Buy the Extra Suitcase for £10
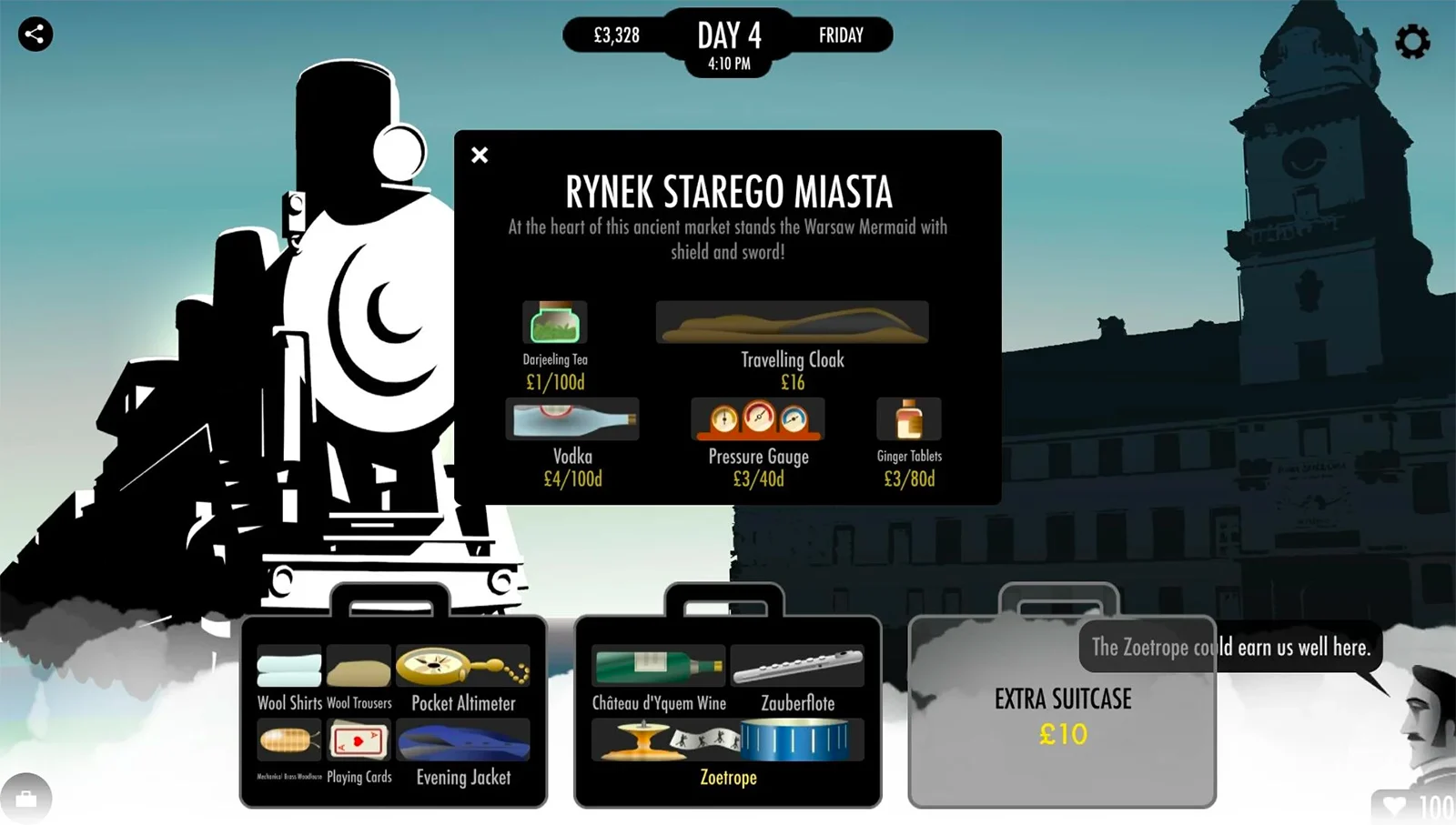 [1062, 714]
